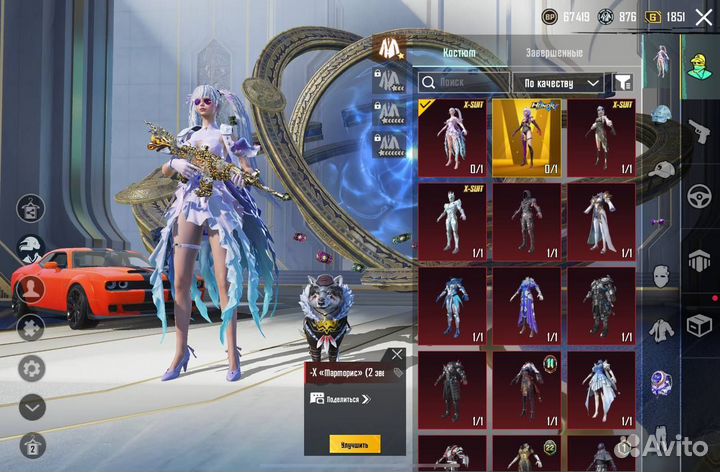This screenshot has width=720, height=472.
Task: Close the Марторис suit info popup
Action: coord(397,354)
